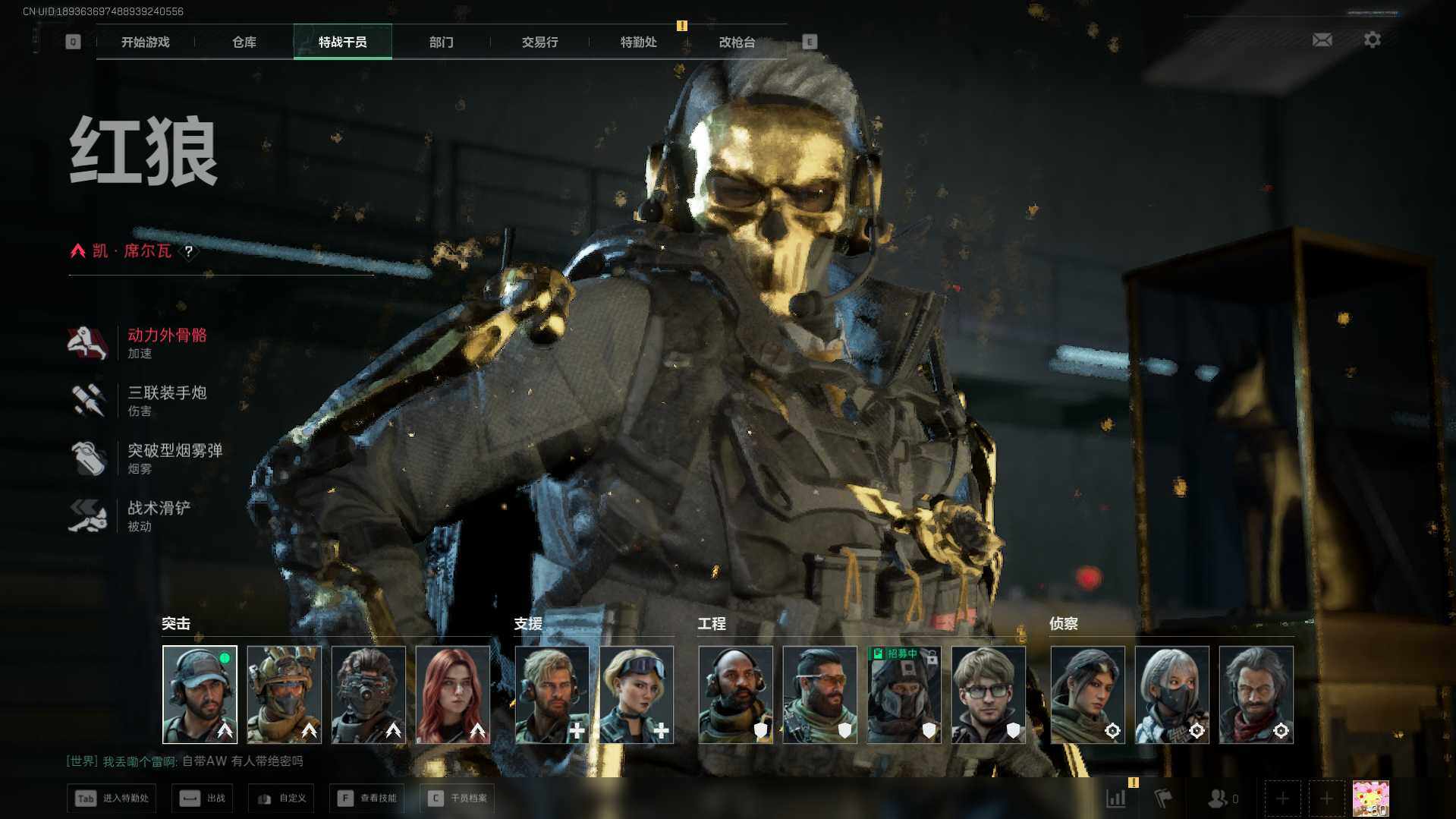The height and width of the screenshot is (819, 1456).
Task: Select the blonde goggles support operator
Action: tap(636, 694)
